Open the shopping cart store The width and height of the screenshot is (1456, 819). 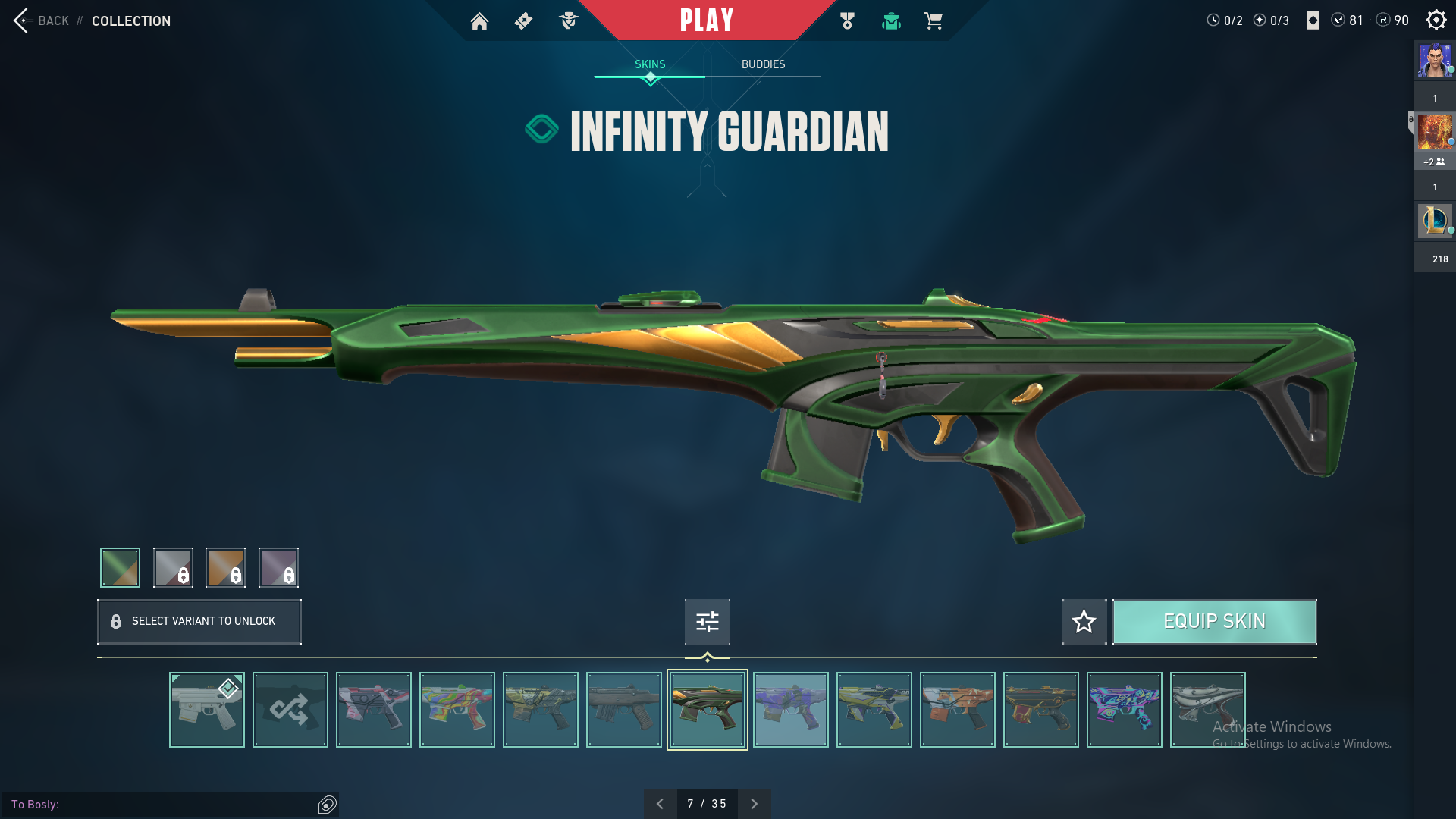[x=933, y=21]
